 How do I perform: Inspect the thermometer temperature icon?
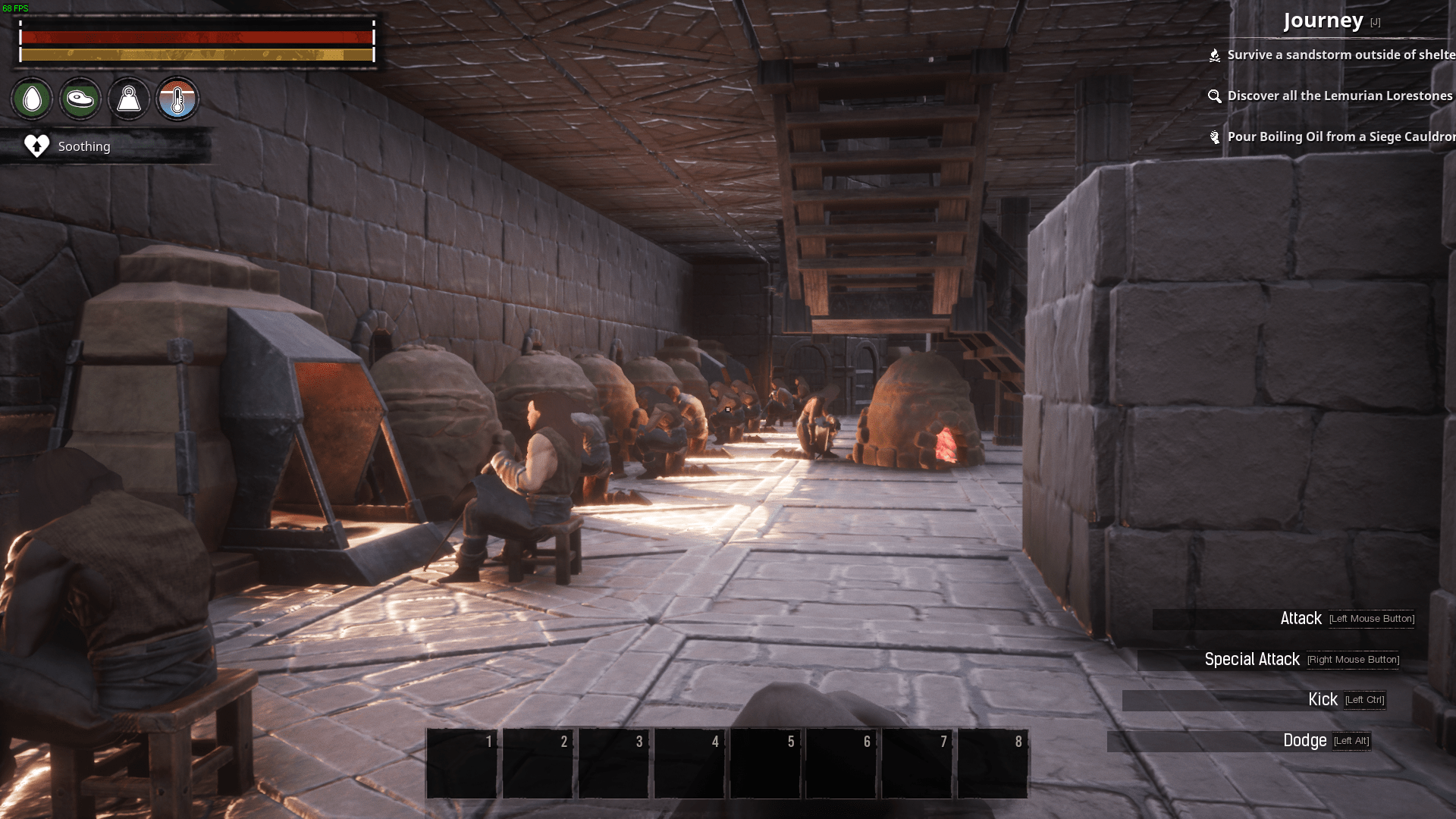(177, 99)
